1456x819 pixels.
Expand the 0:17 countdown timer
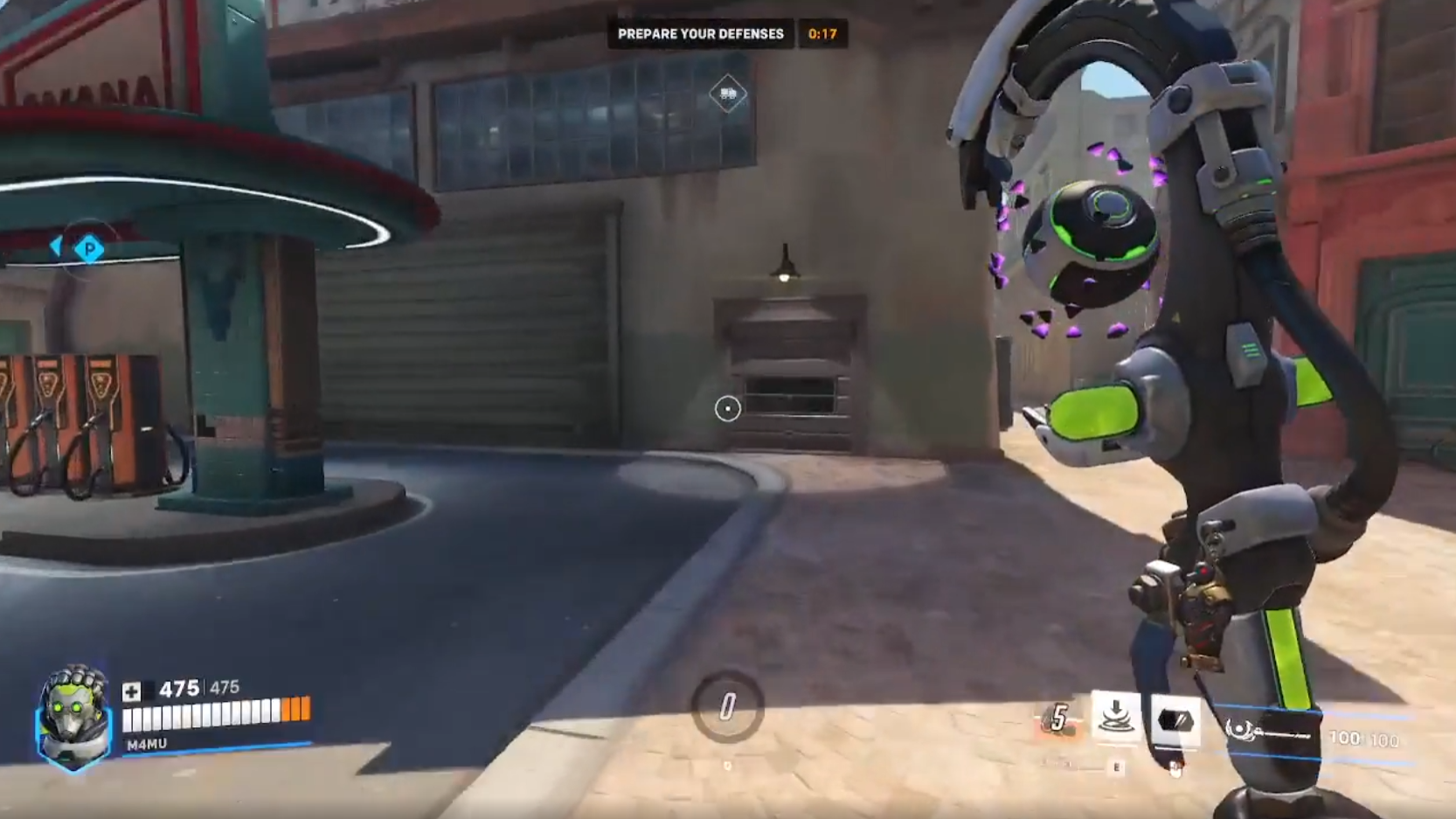[825, 33]
